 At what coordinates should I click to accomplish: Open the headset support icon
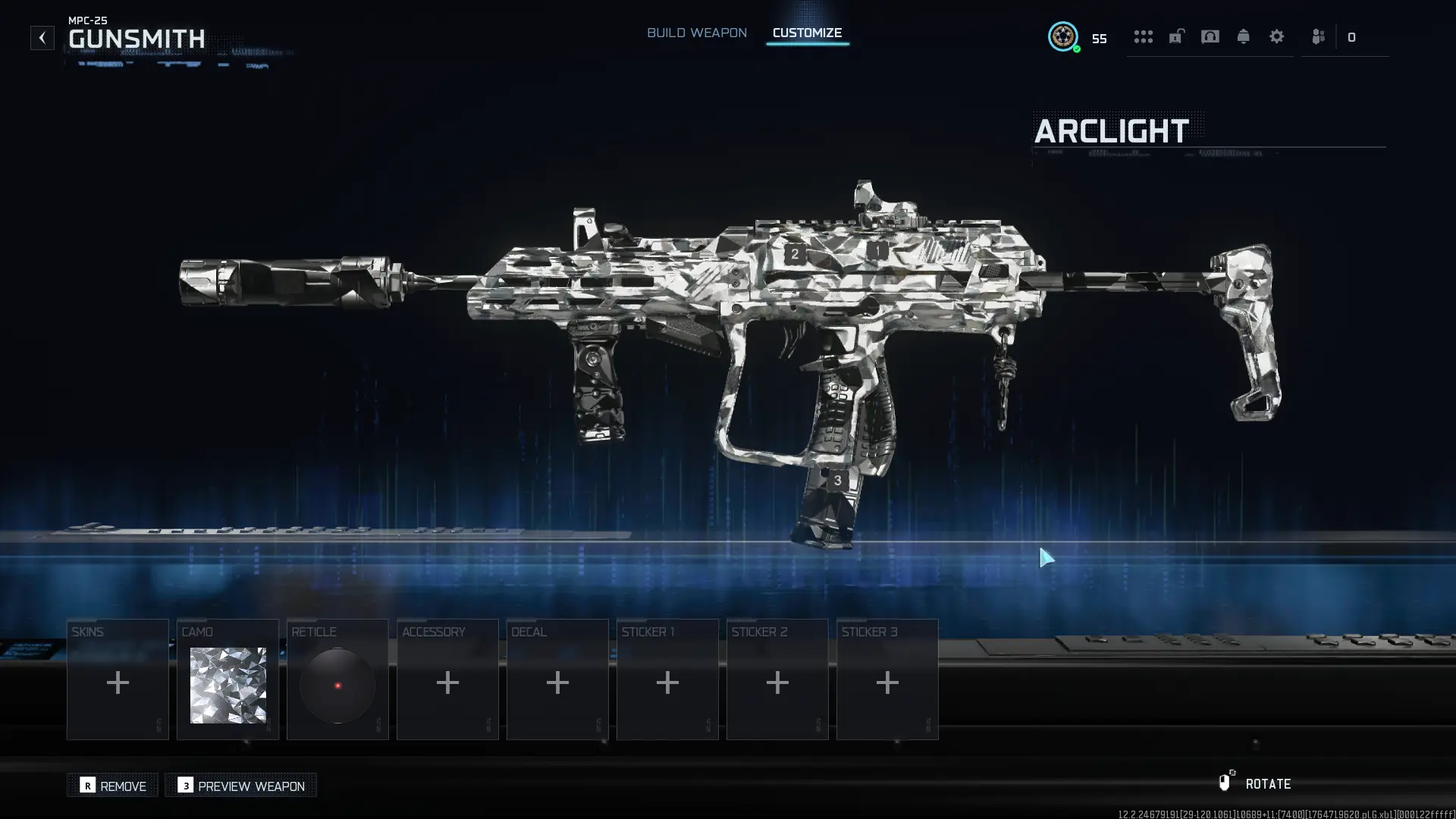click(1210, 36)
